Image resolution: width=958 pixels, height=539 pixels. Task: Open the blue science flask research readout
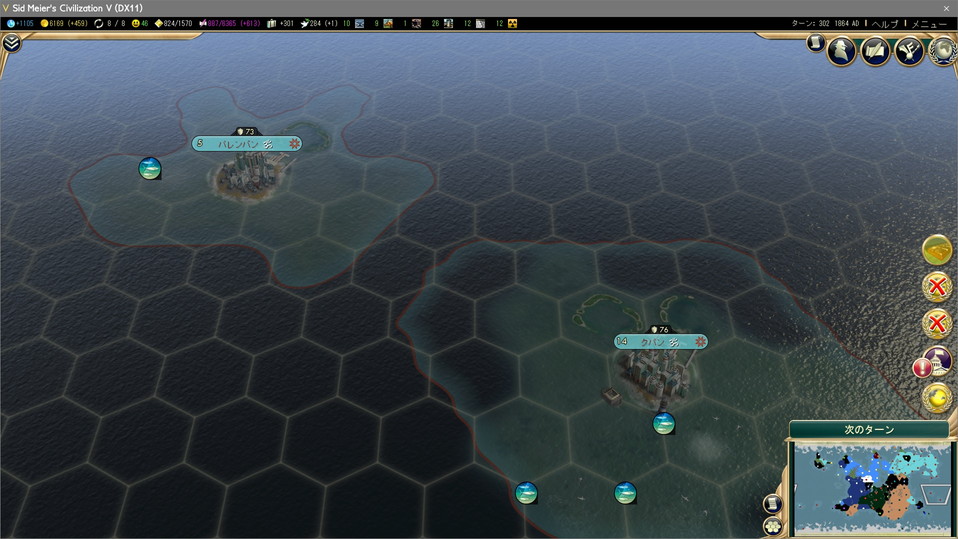21,23
